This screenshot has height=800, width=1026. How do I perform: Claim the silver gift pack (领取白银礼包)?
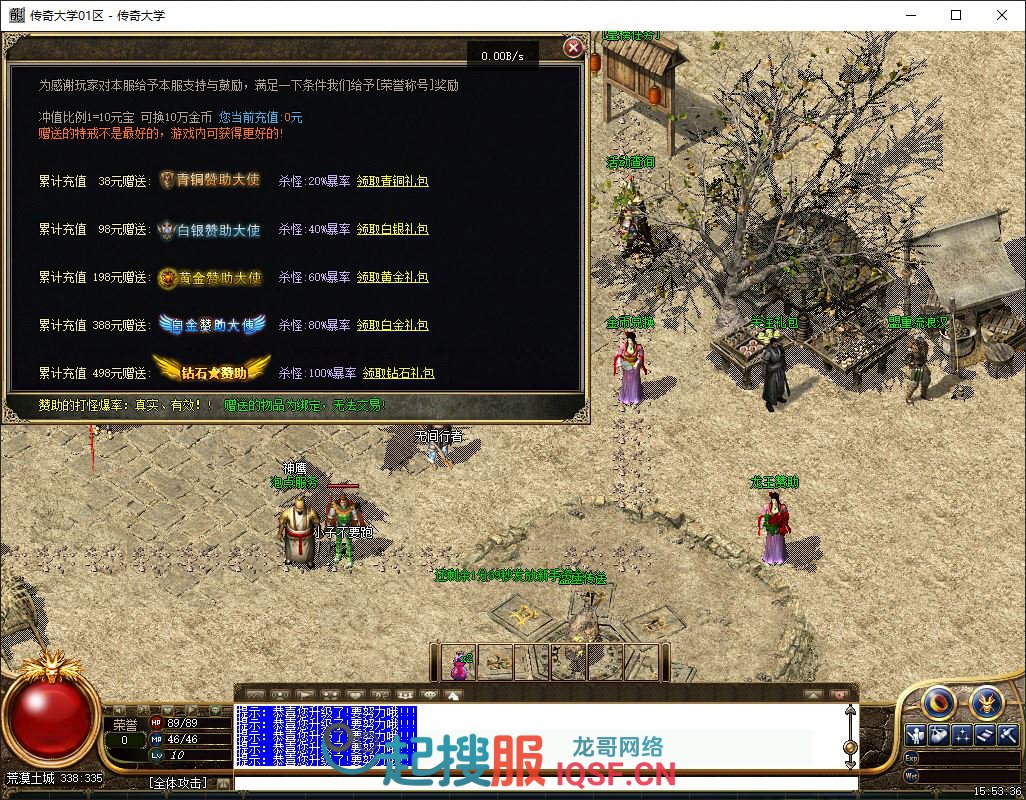point(393,229)
